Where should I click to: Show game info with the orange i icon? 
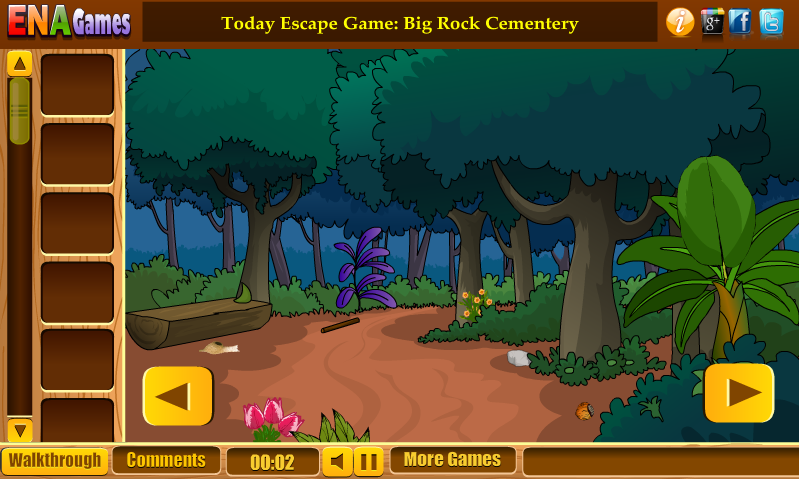click(x=680, y=22)
